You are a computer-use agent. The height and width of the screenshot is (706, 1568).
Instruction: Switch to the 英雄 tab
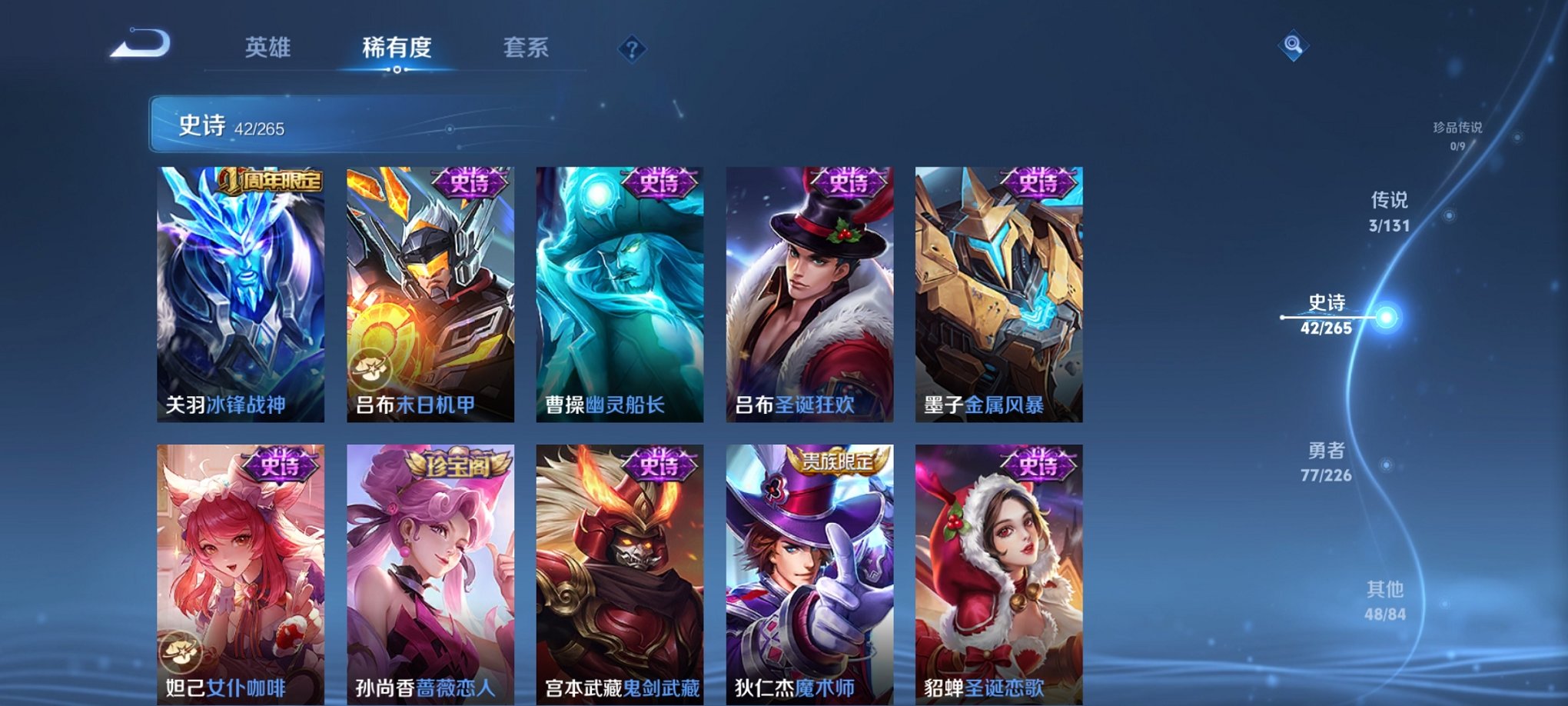(267, 48)
